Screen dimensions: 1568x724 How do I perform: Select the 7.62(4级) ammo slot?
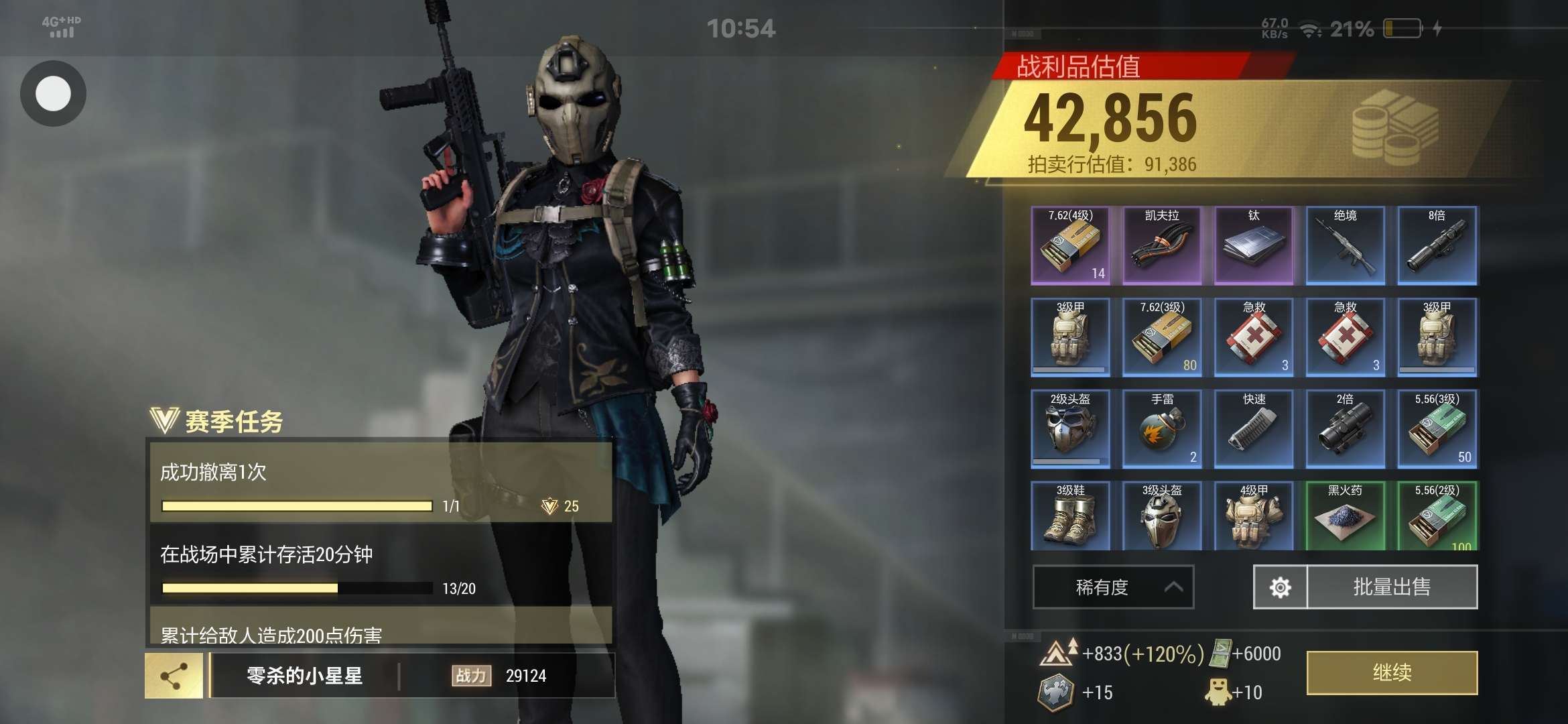tap(1070, 245)
